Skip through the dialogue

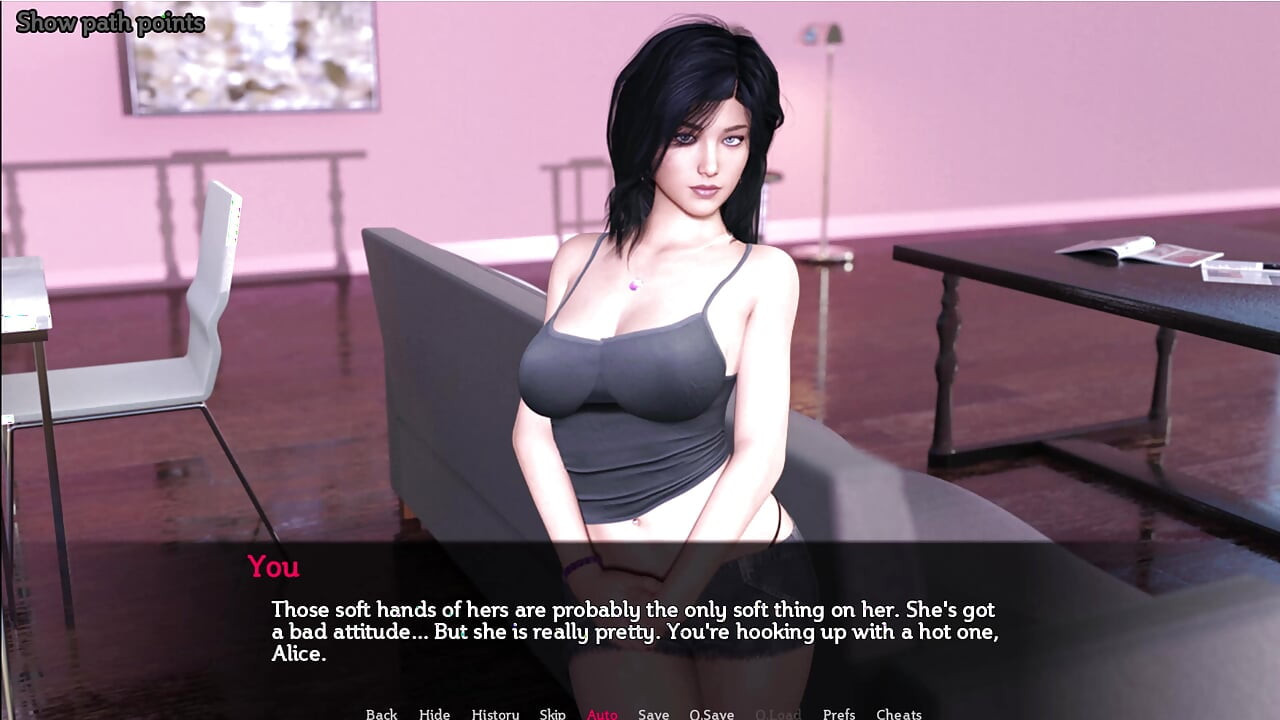point(552,713)
